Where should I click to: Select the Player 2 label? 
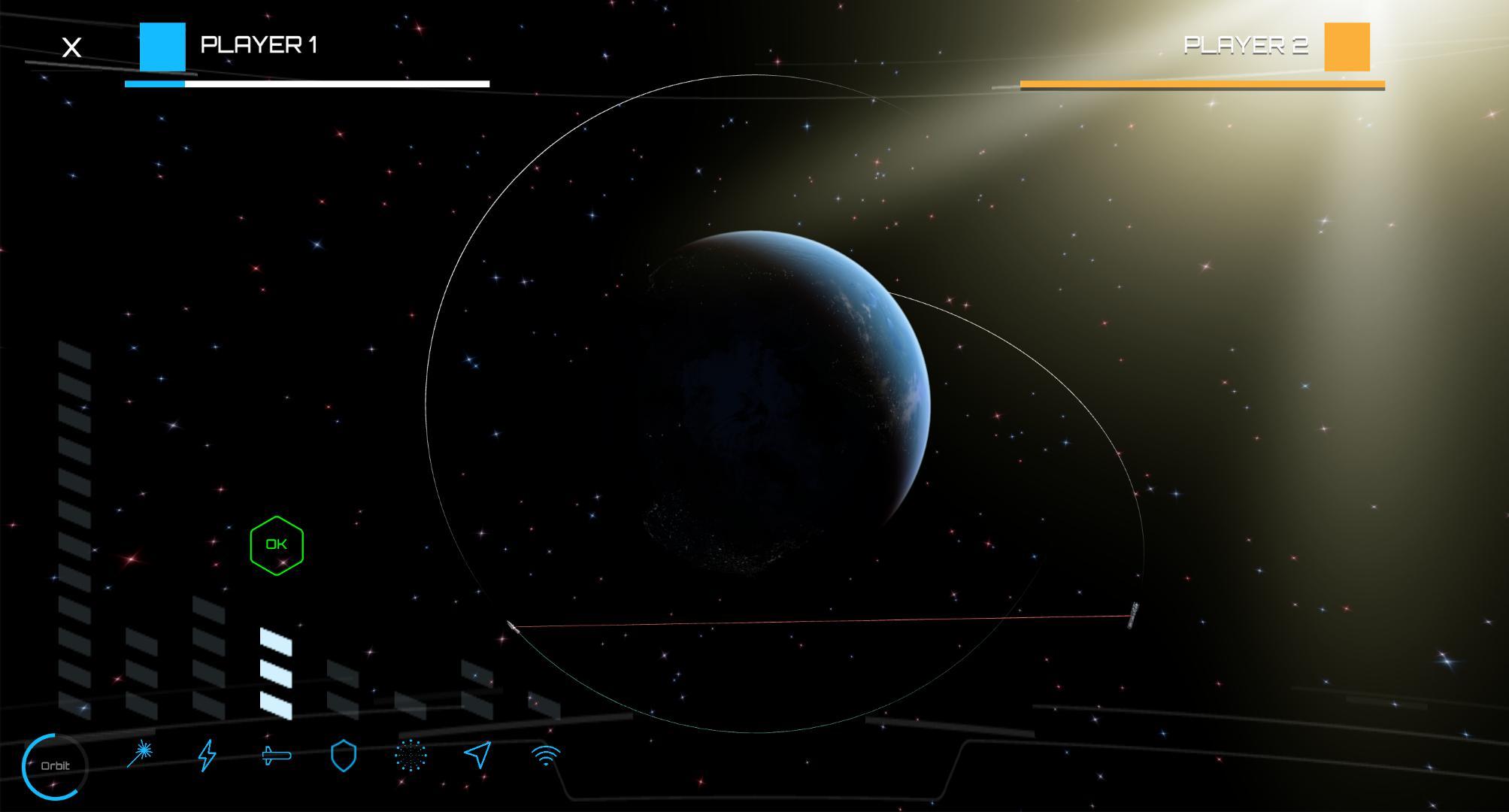[1246, 45]
